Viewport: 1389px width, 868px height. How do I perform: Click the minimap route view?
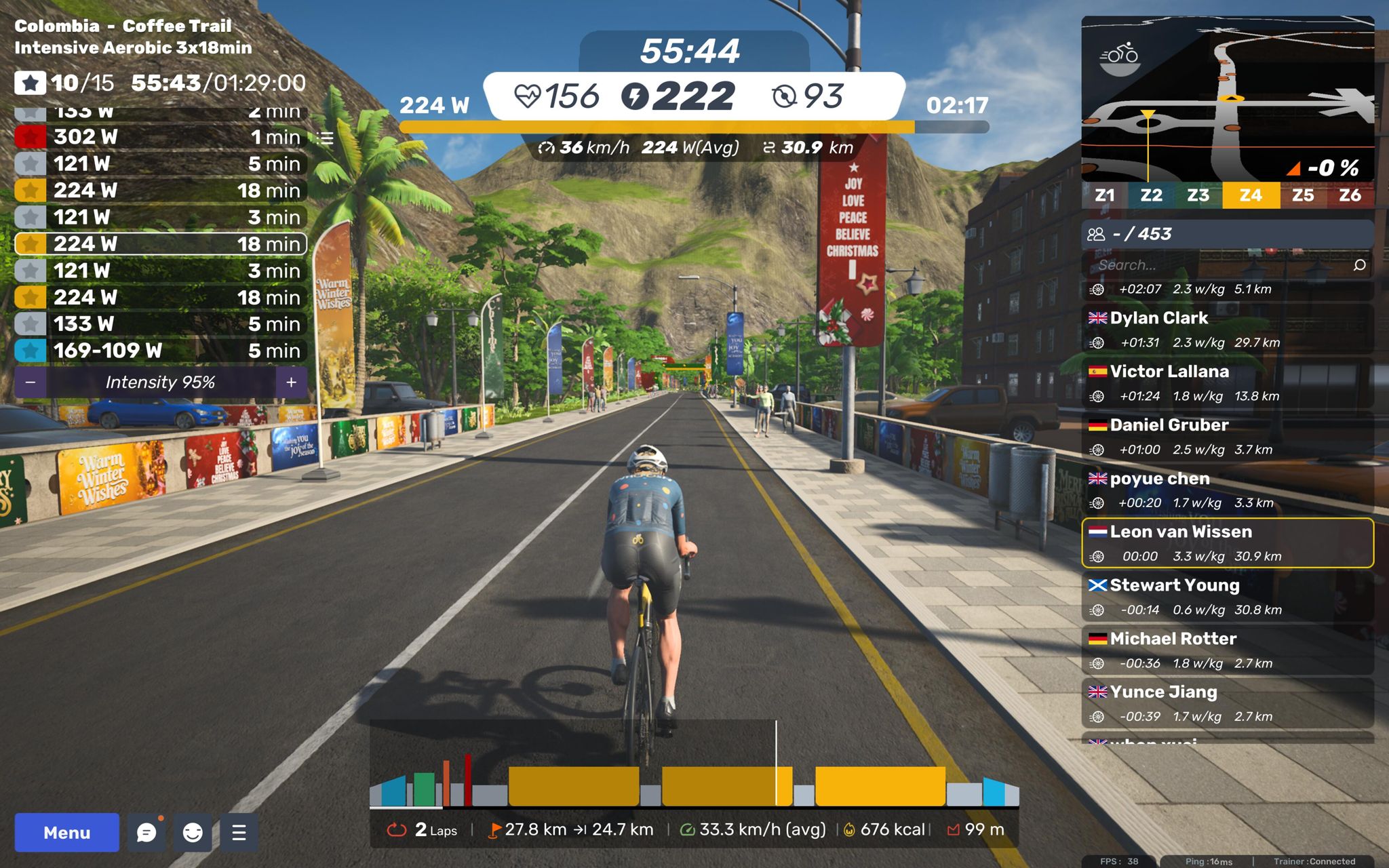click(1228, 100)
